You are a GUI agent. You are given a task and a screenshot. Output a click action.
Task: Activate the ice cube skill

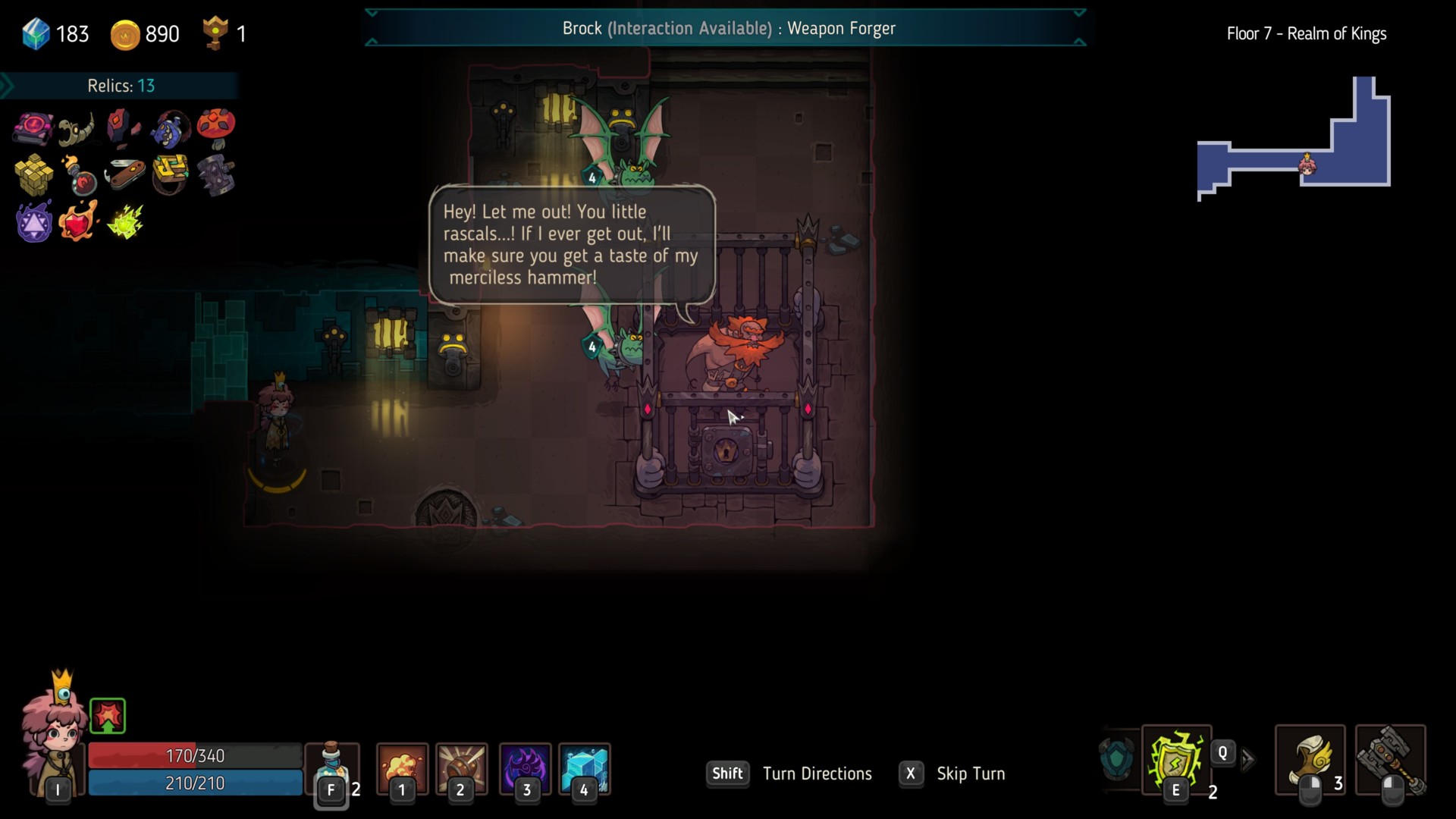[x=584, y=767]
